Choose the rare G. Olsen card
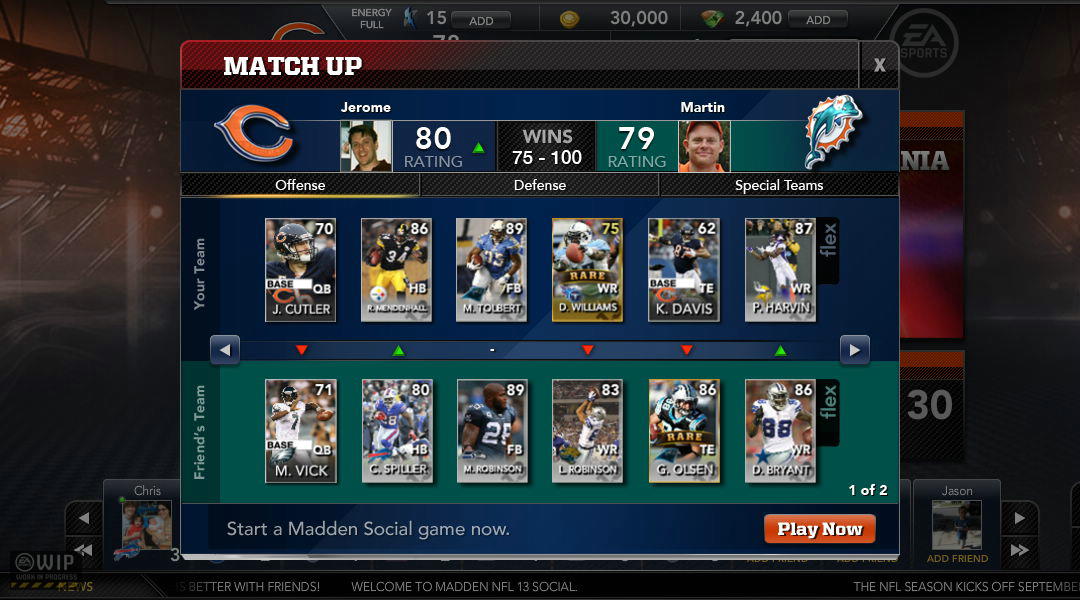1080x600 pixels. pyautogui.click(x=683, y=431)
